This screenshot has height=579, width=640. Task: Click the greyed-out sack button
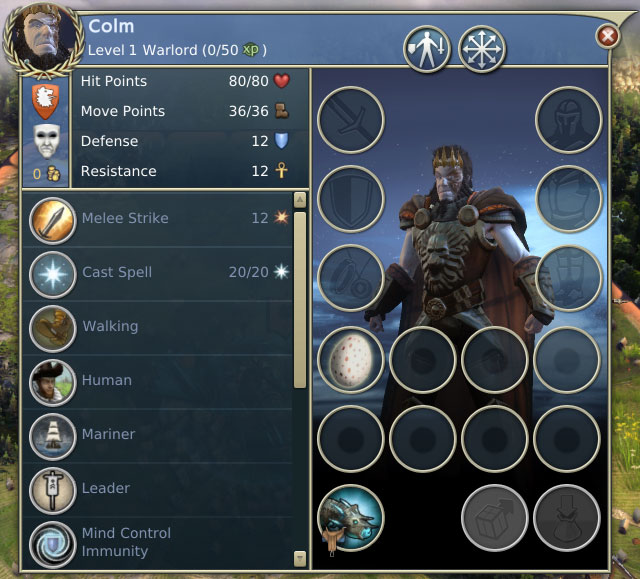[x=568, y=517]
